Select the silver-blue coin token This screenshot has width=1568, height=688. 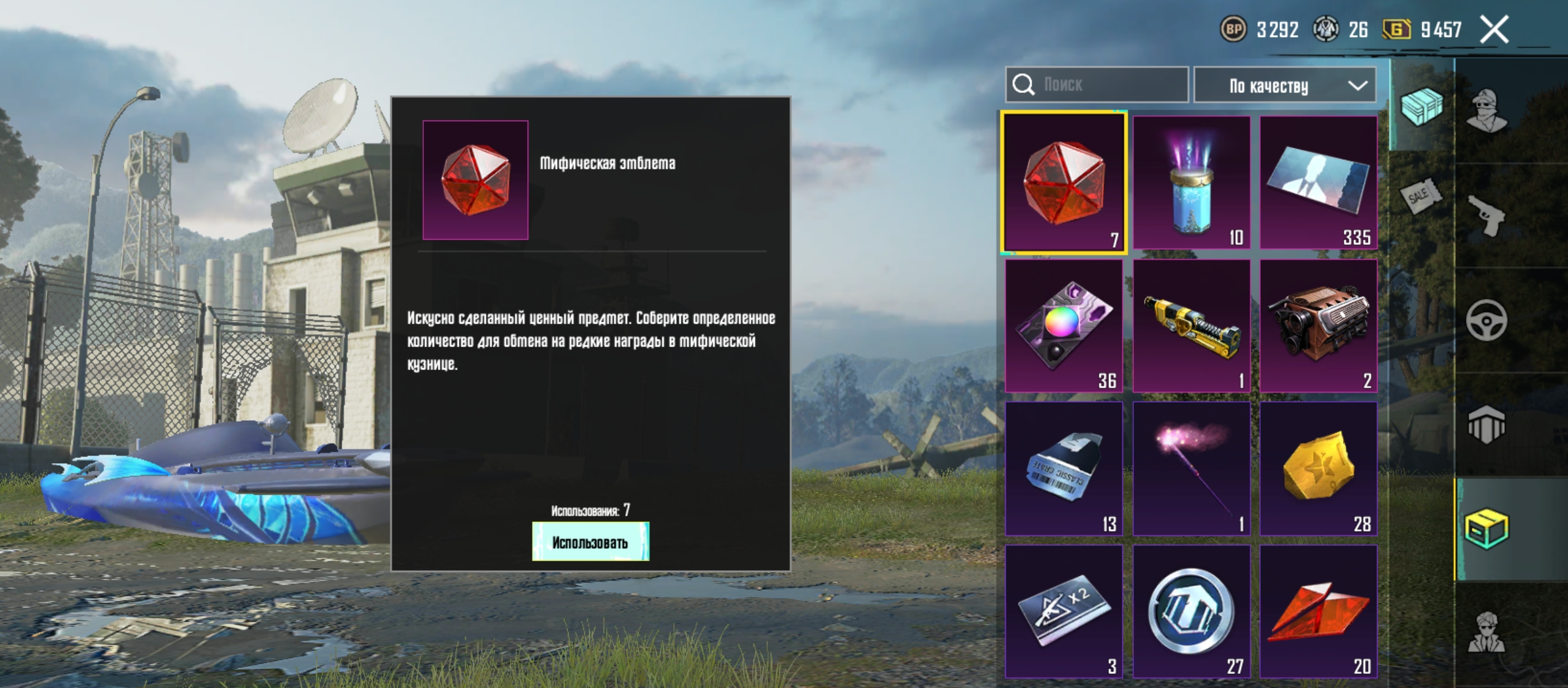pos(1191,611)
